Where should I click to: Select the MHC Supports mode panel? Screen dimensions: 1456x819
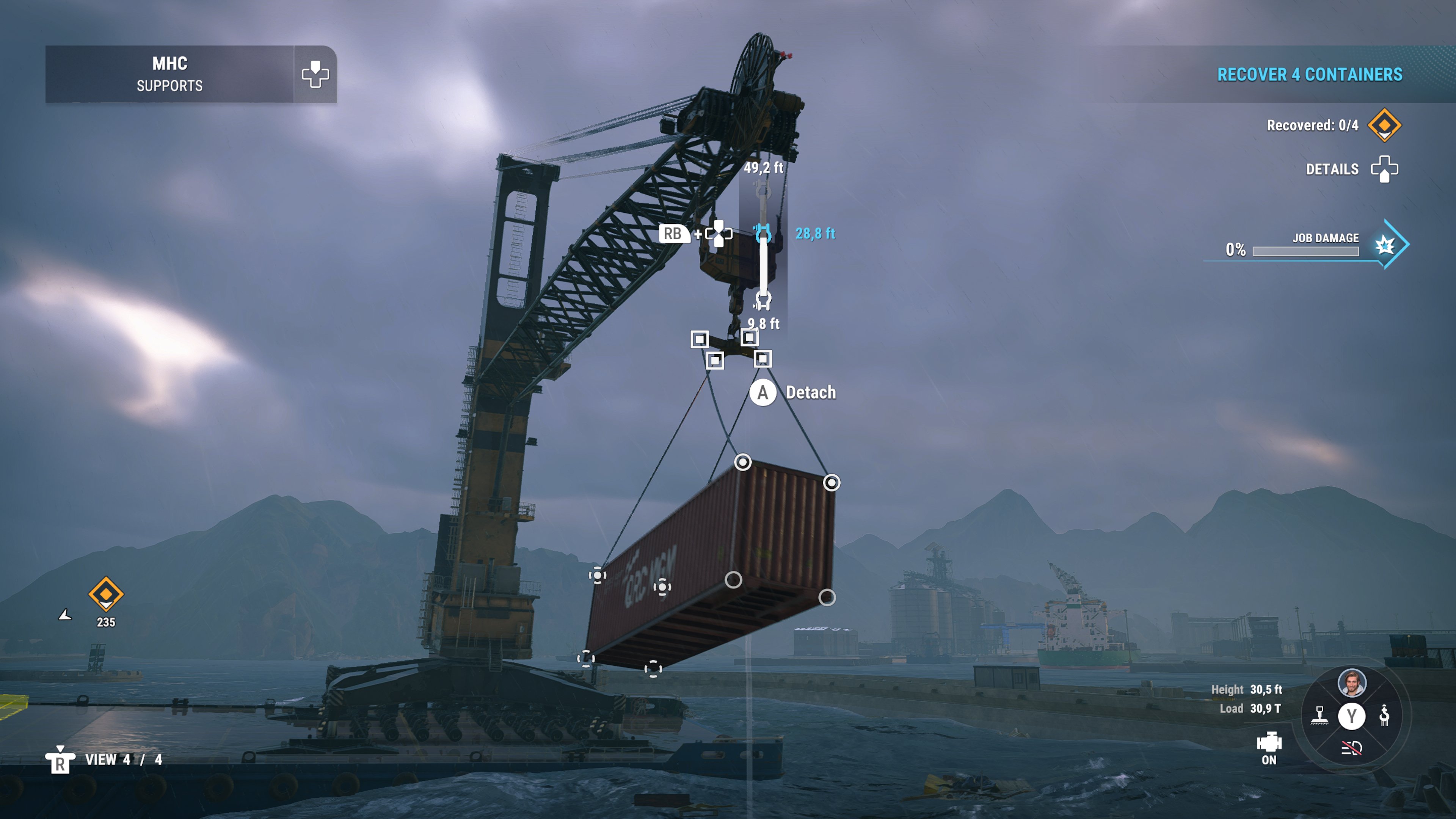pyautogui.click(x=169, y=74)
